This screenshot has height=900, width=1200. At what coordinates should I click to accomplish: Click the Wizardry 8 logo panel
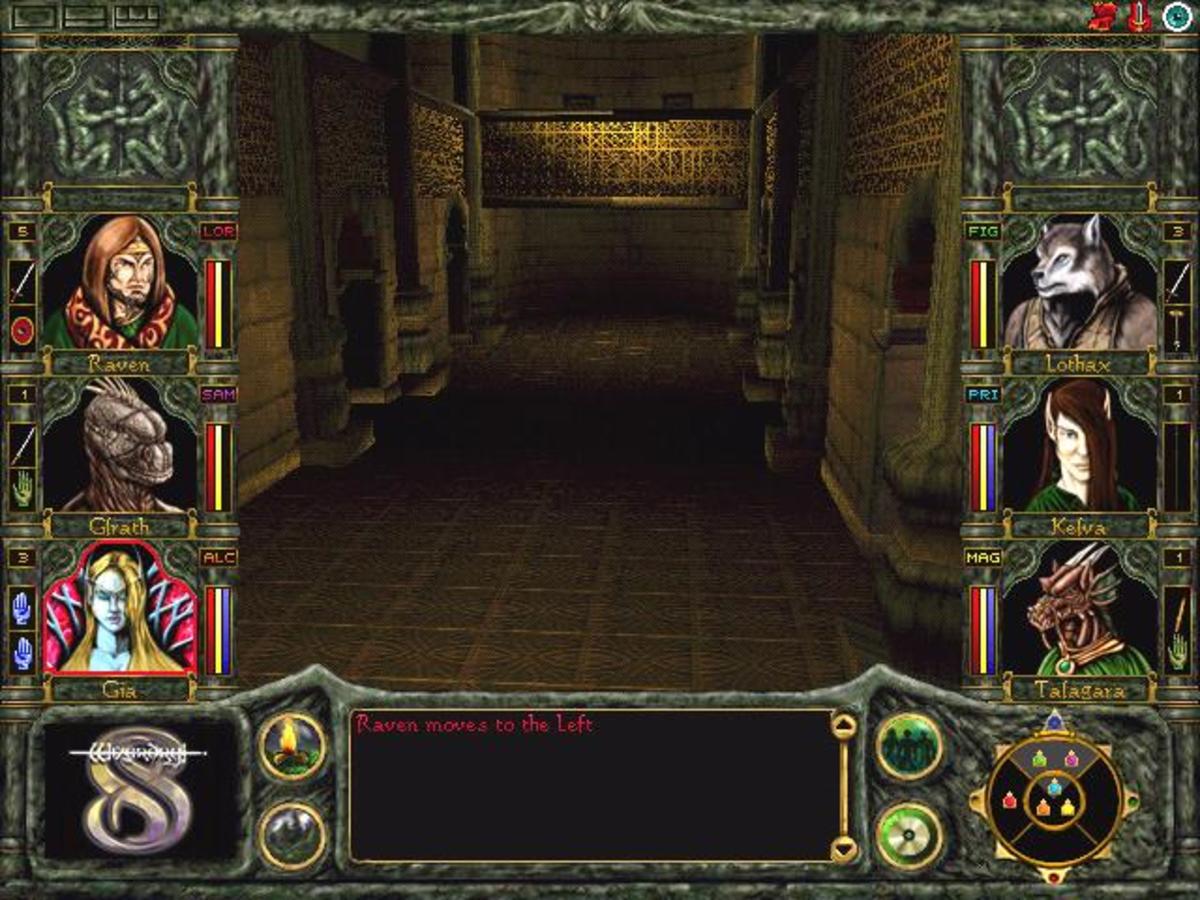point(138,790)
